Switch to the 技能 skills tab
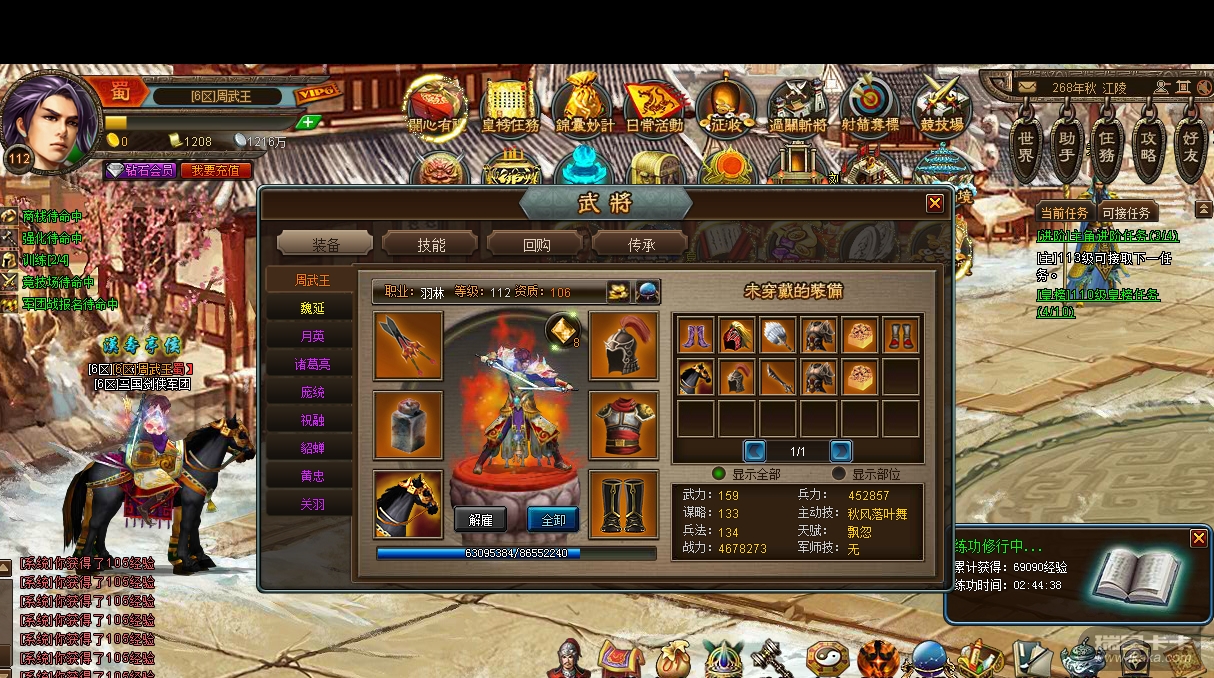Image resolution: width=1214 pixels, height=678 pixels. tap(430, 244)
